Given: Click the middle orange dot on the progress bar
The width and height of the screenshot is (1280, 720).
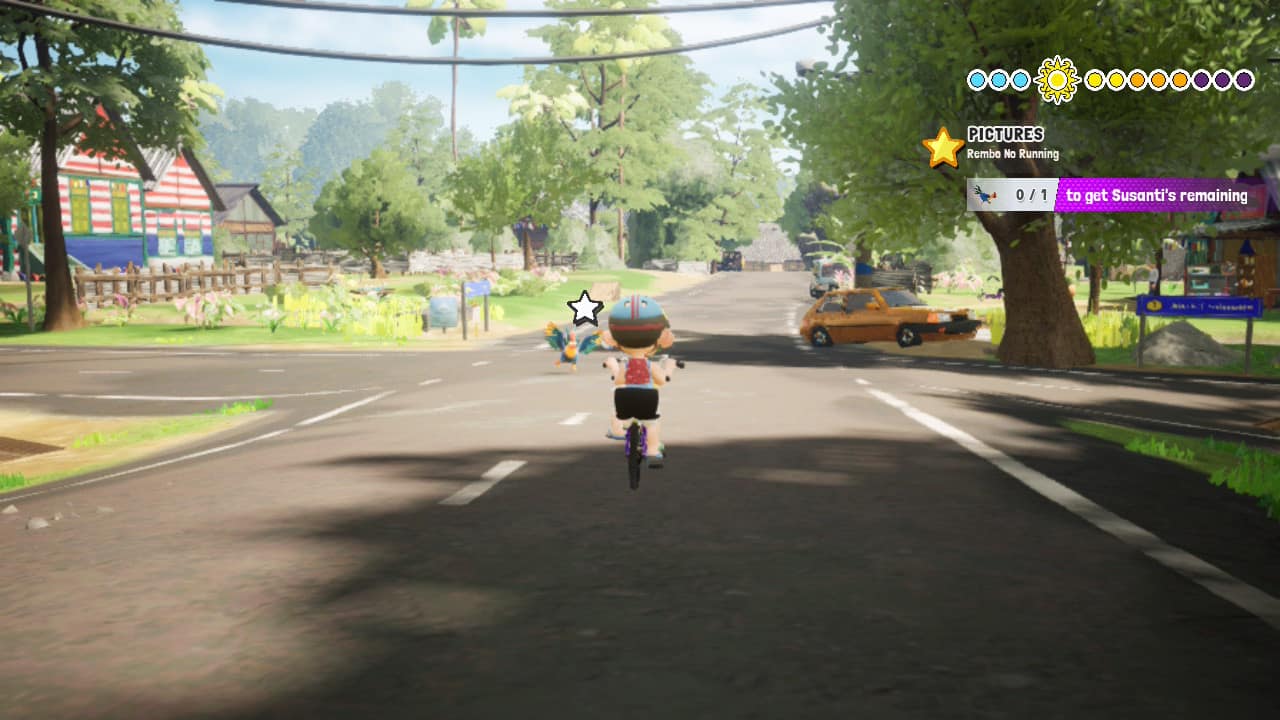Looking at the screenshot, I should pos(1158,79).
